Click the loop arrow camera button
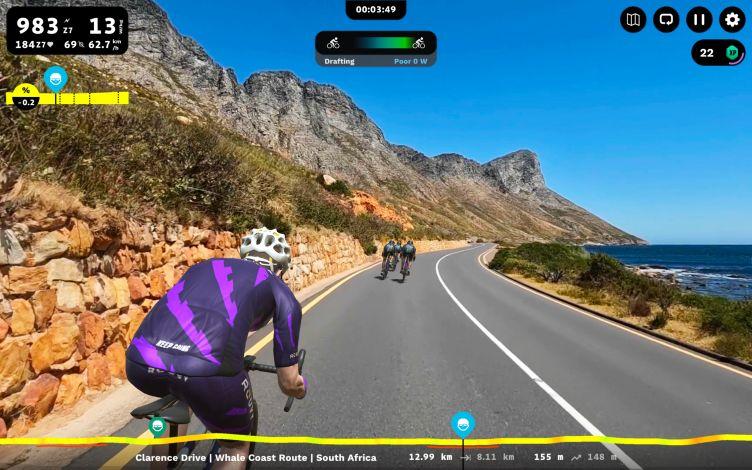The image size is (752, 470). (666, 19)
